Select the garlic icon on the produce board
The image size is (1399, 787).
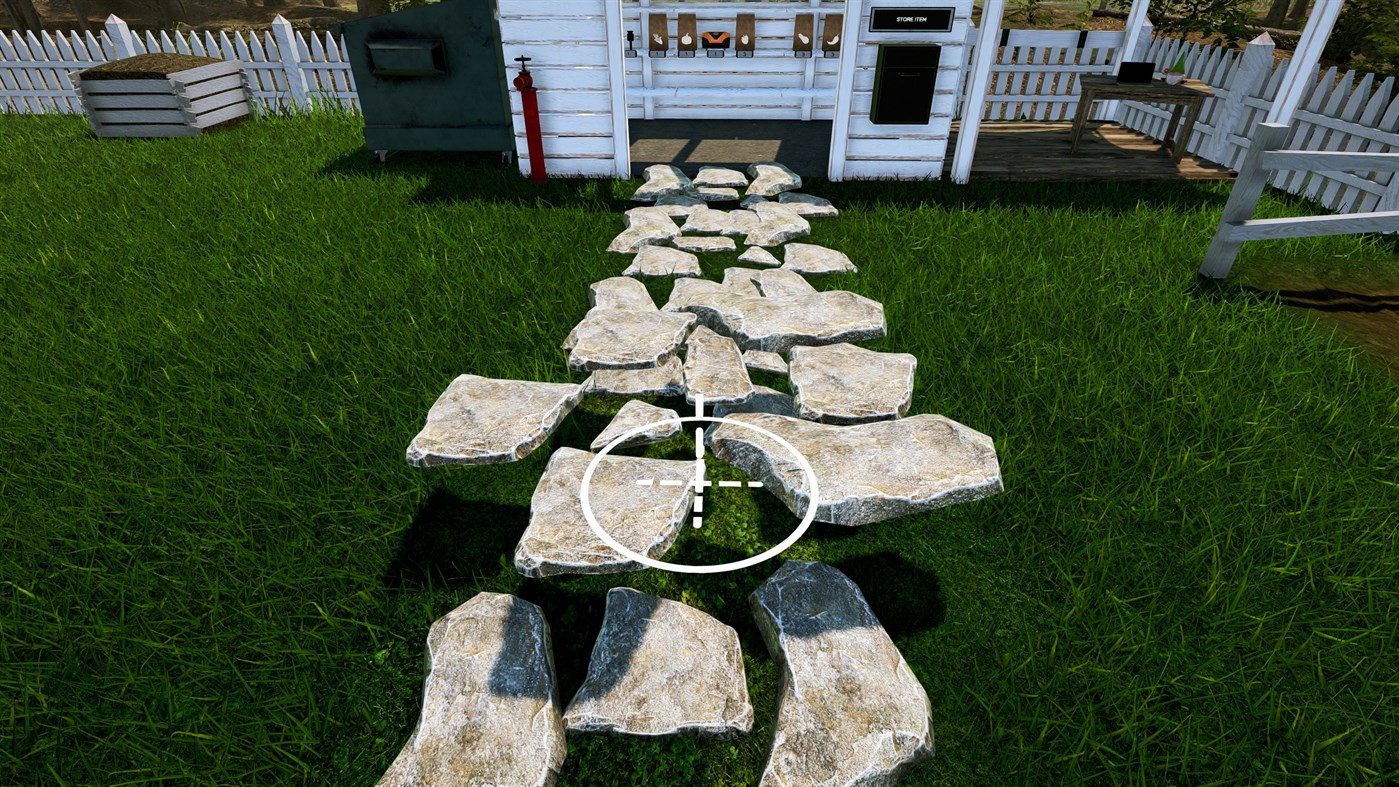[x=685, y=40]
